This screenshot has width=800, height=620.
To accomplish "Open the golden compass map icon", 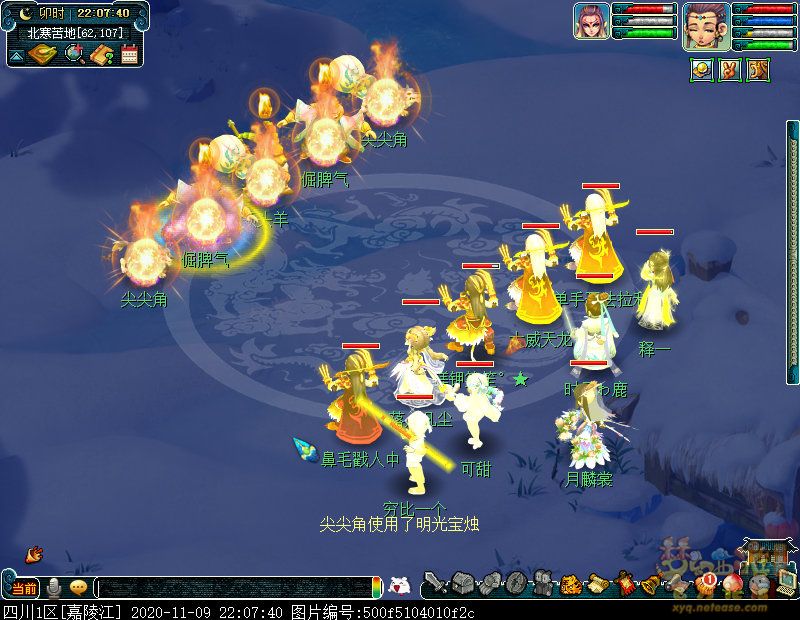I will [x=43, y=54].
